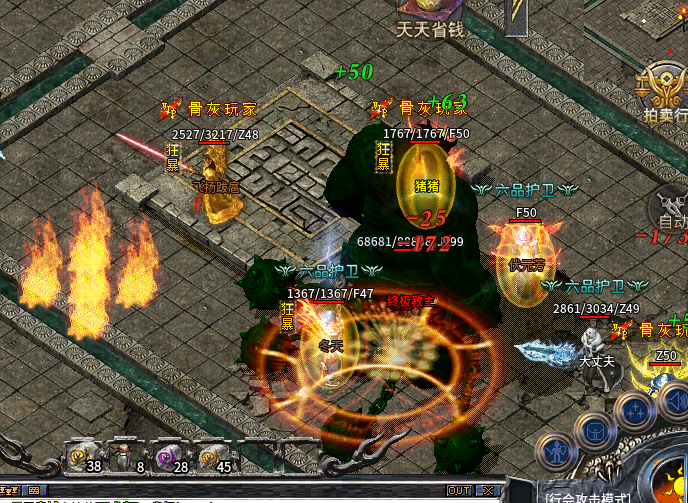This screenshot has height=503, width=688.
Task: Click the OUT button on the chat bar
Action: click(459, 491)
